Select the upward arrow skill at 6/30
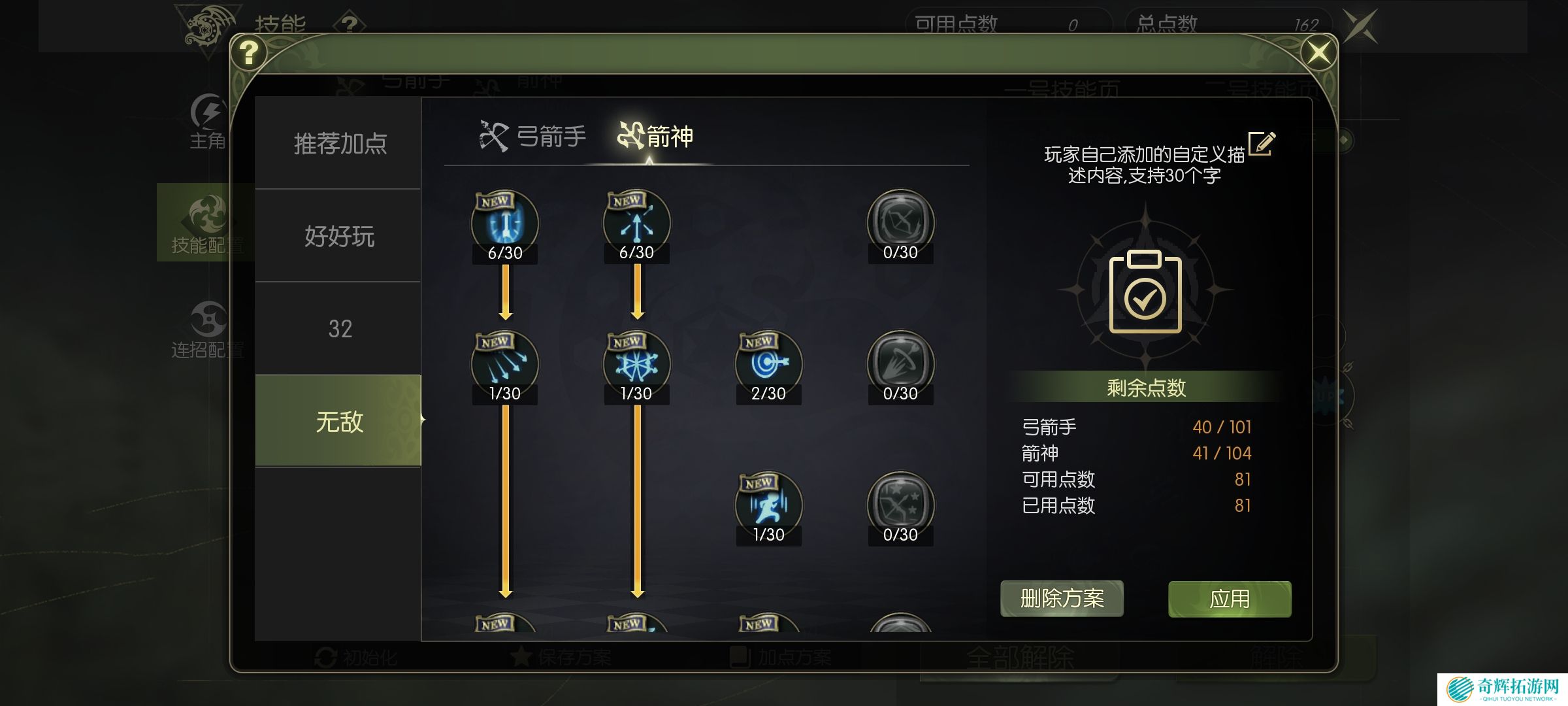The height and width of the screenshot is (706, 1568). (637, 223)
